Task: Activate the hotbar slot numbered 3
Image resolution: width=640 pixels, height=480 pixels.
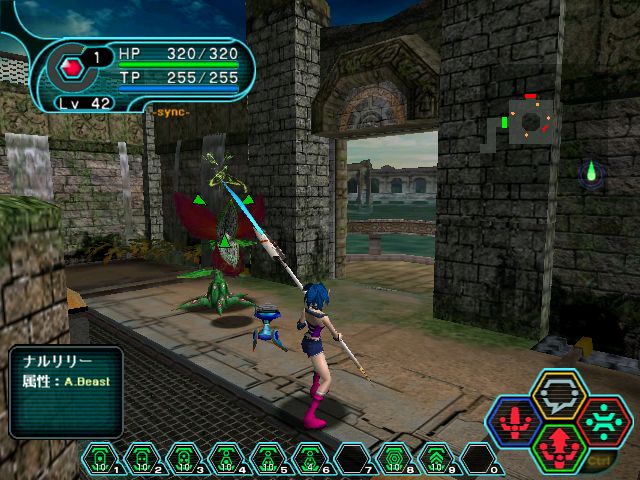Action: 184,458
